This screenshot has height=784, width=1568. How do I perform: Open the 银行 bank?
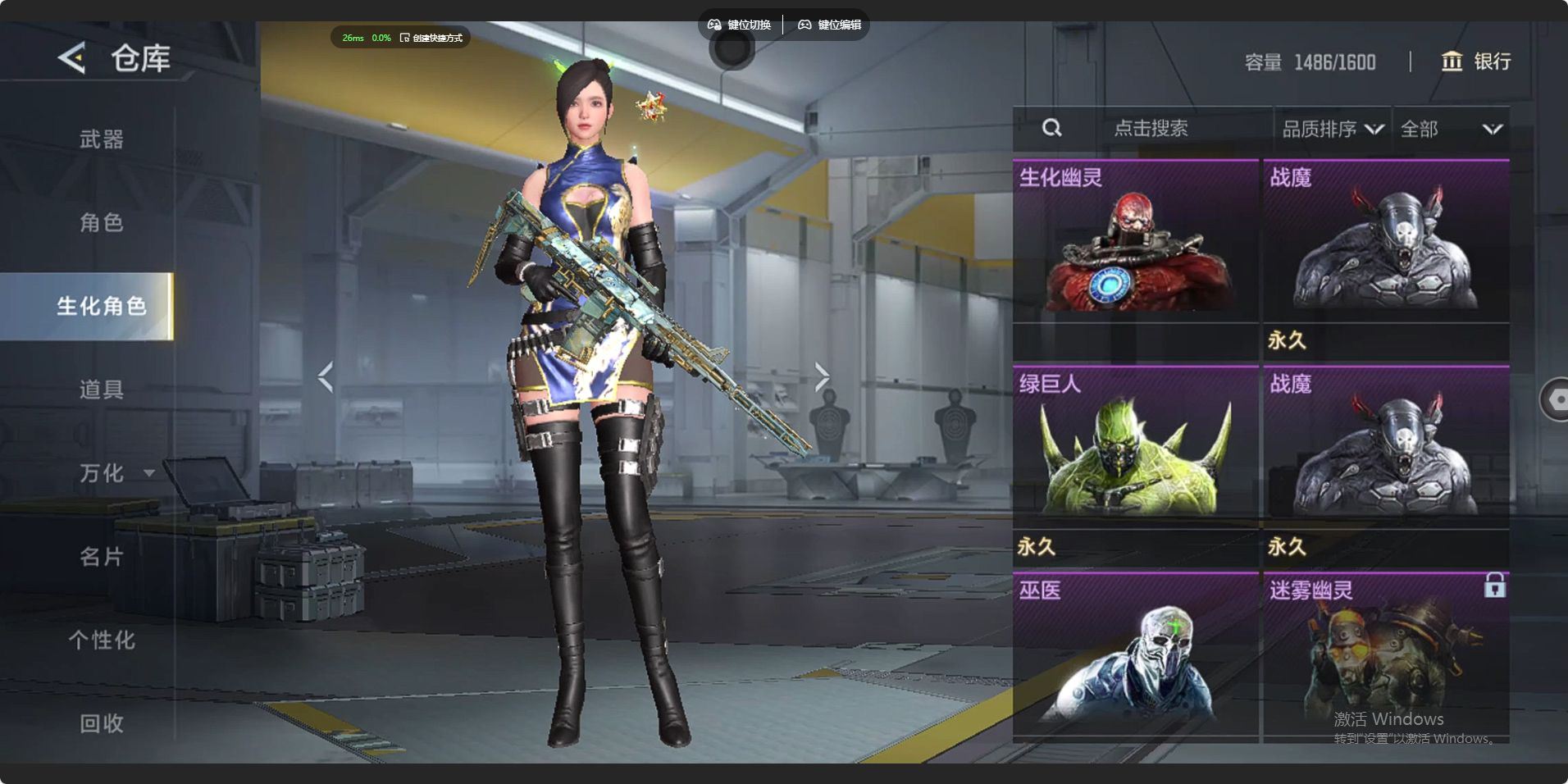1476,62
